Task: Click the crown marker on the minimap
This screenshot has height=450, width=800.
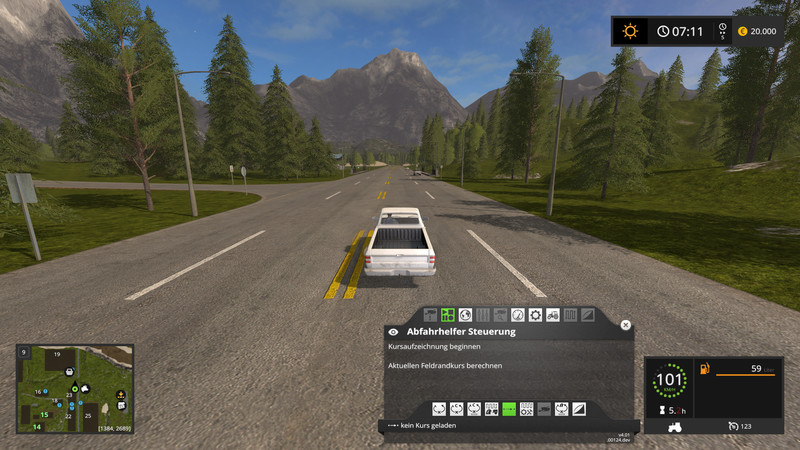Action: [120, 394]
